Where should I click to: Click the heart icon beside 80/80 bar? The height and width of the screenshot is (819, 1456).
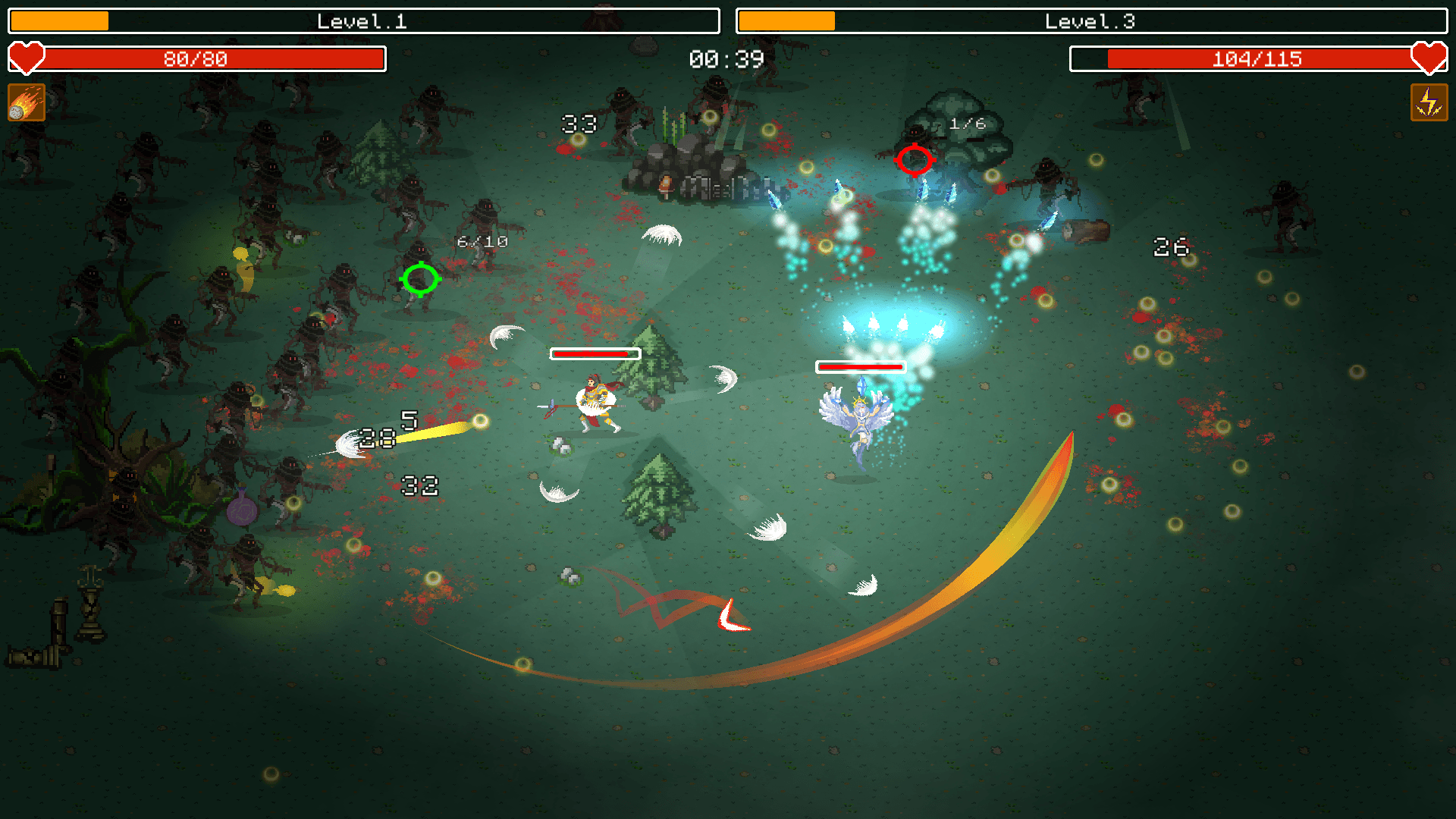point(26,58)
